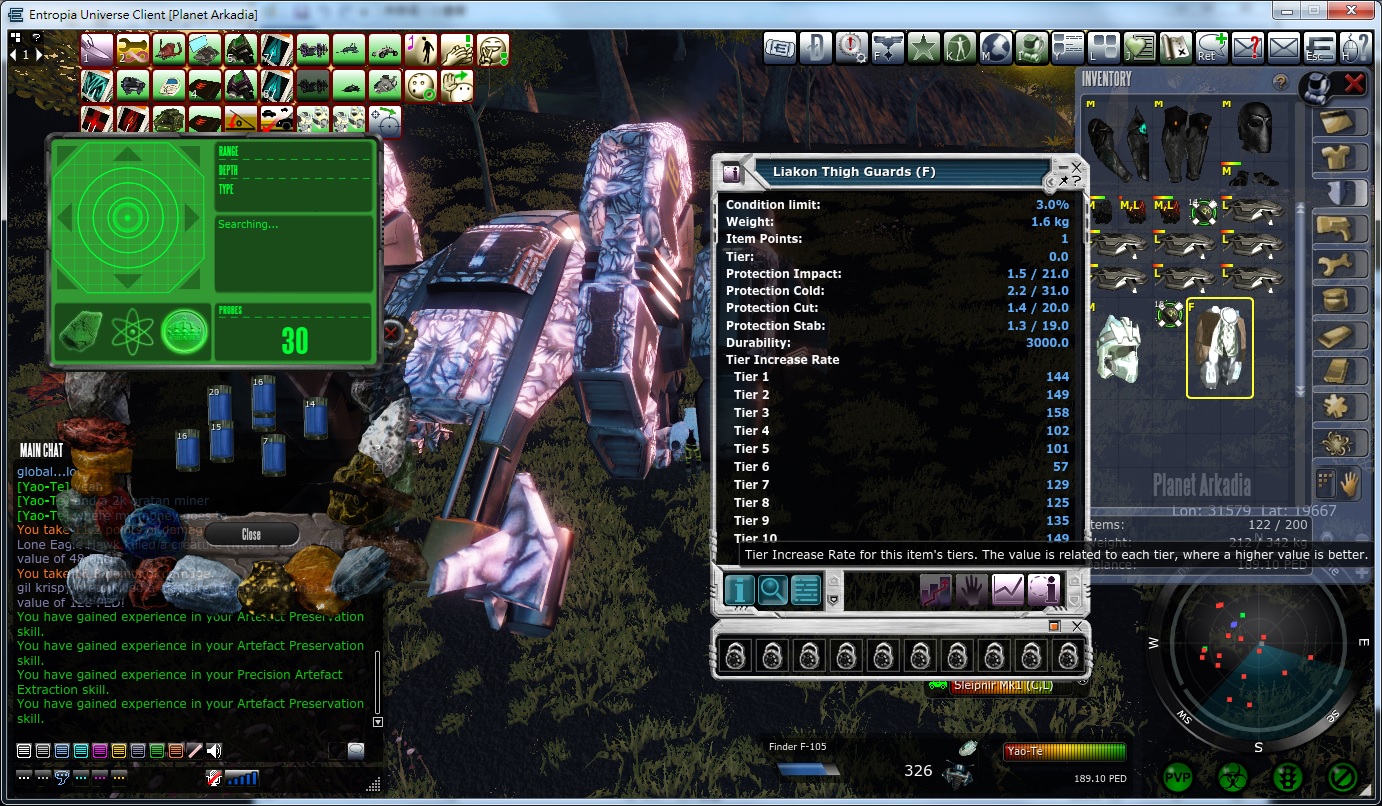Close the Inventory window with red X
The image size is (1382, 806).
1354,84
